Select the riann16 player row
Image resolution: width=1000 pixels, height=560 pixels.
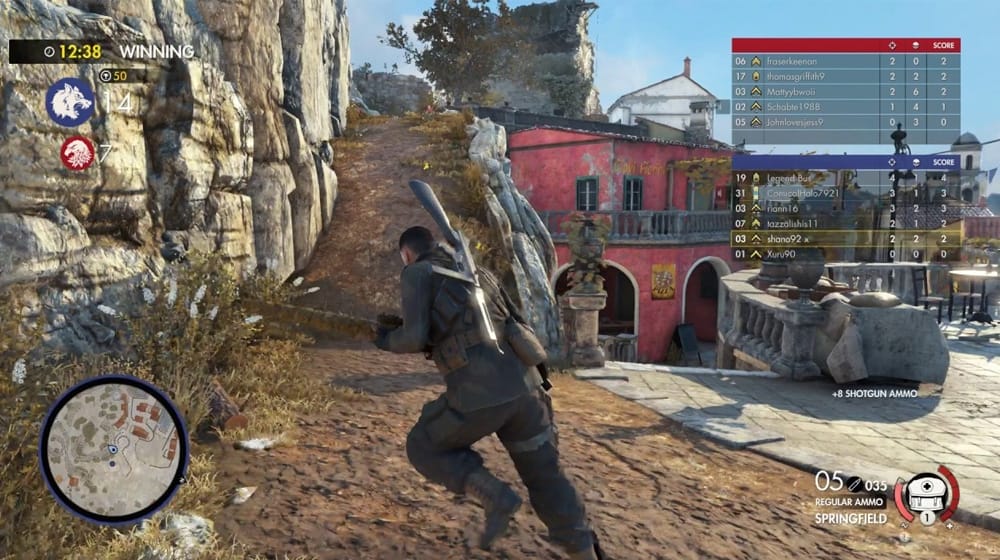(845, 208)
